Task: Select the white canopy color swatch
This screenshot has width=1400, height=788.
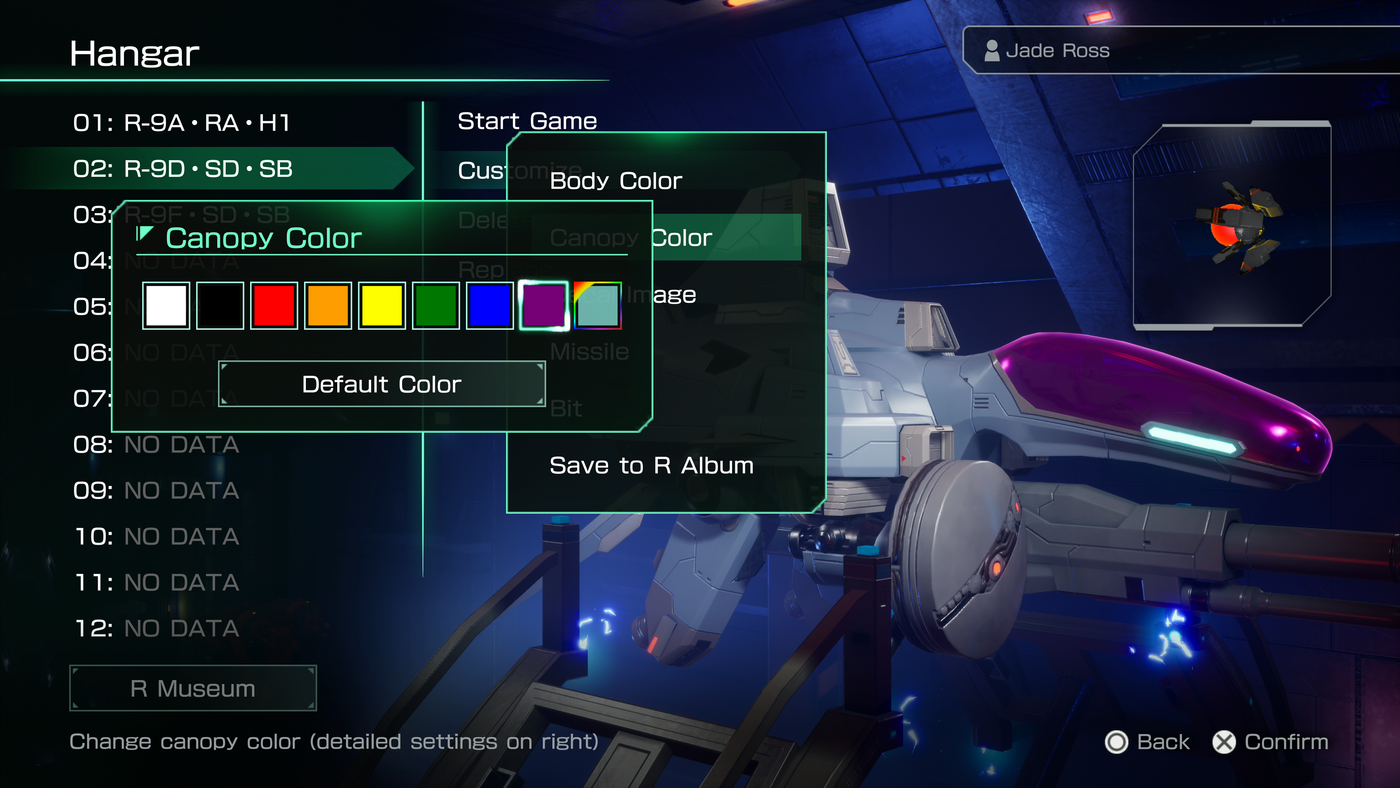Action: pos(165,305)
